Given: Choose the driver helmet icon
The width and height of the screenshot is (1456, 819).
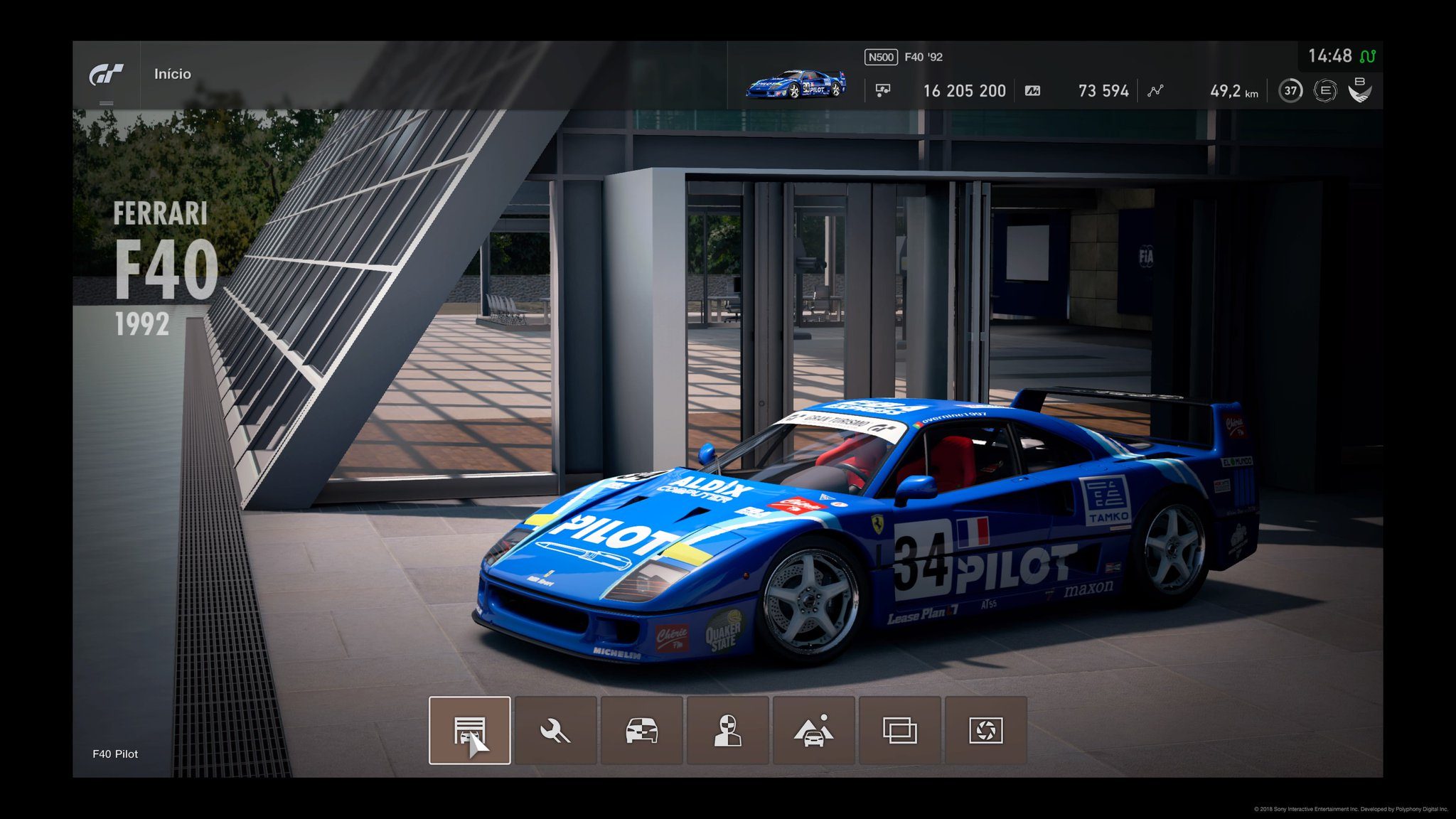Looking at the screenshot, I should click(x=727, y=730).
